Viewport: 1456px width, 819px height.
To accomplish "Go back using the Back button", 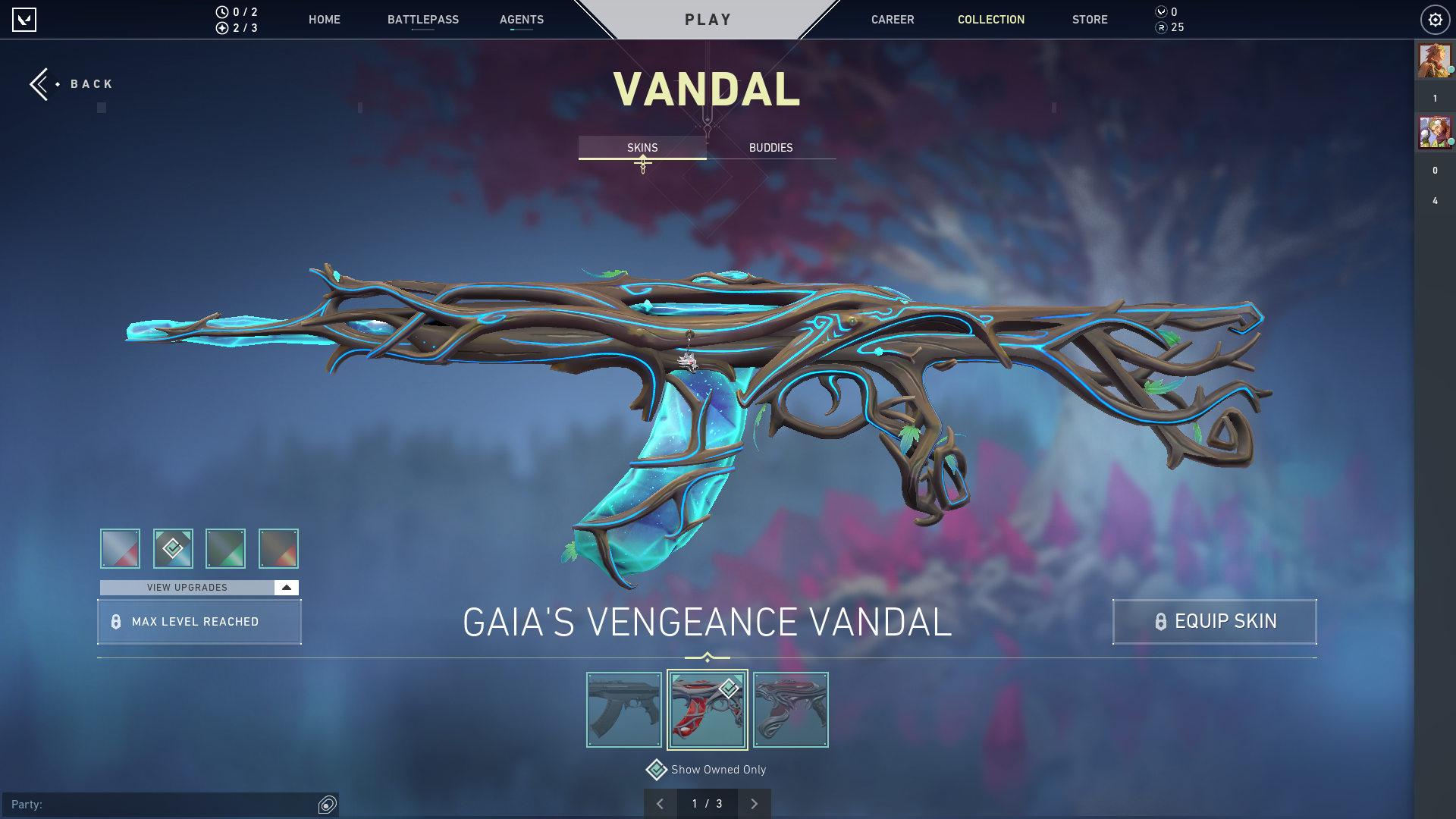I will coord(72,84).
